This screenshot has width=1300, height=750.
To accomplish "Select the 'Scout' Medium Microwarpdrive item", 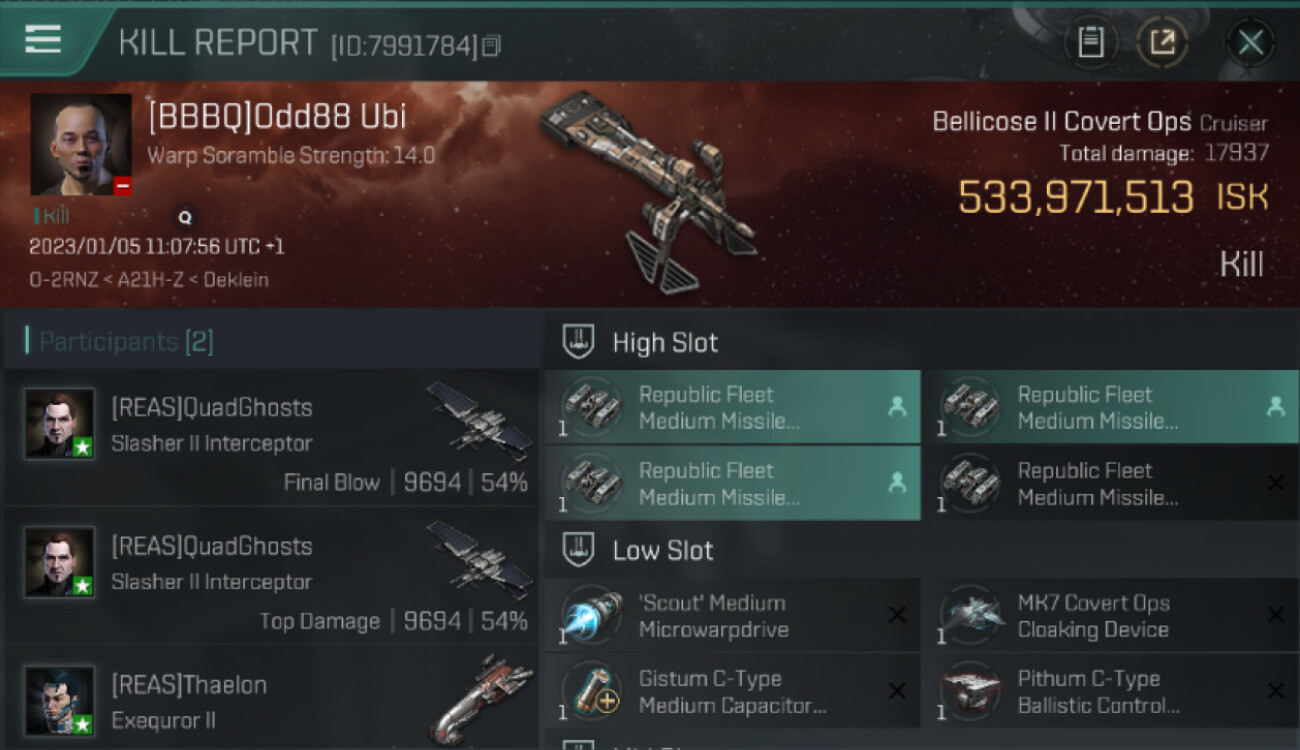I will pos(732,616).
